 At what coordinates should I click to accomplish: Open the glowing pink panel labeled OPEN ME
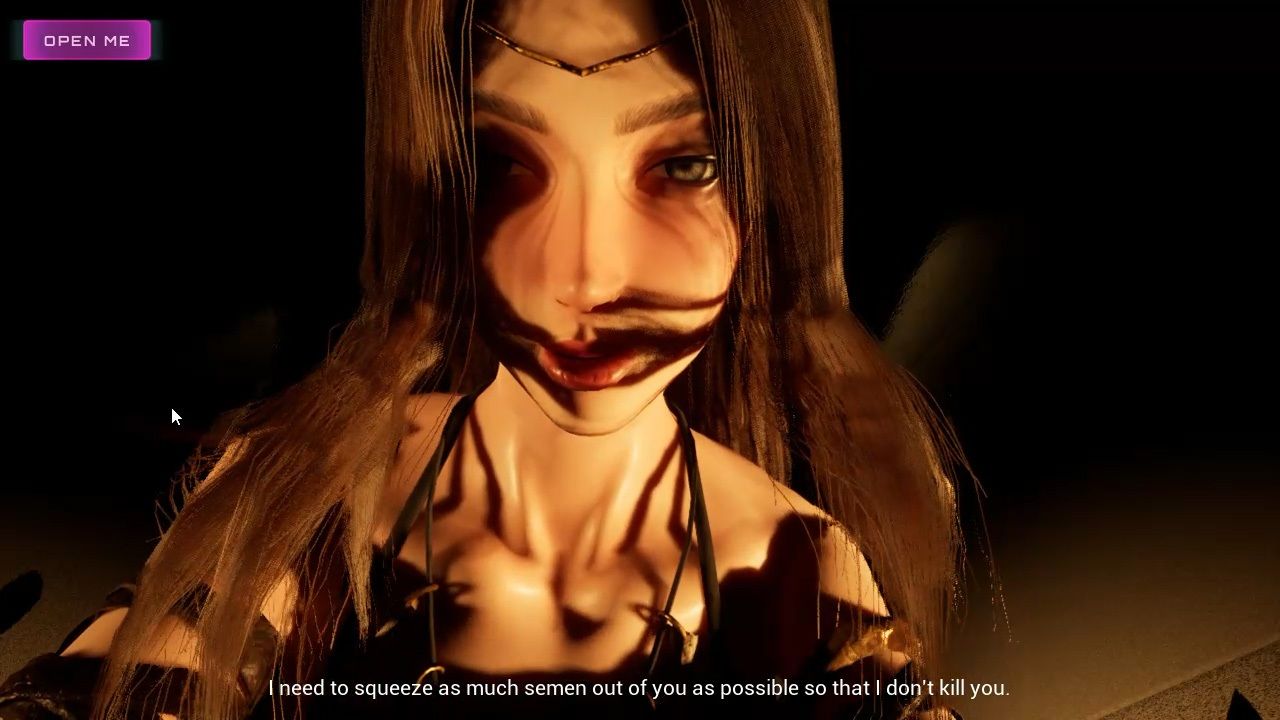(x=86, y=40)
